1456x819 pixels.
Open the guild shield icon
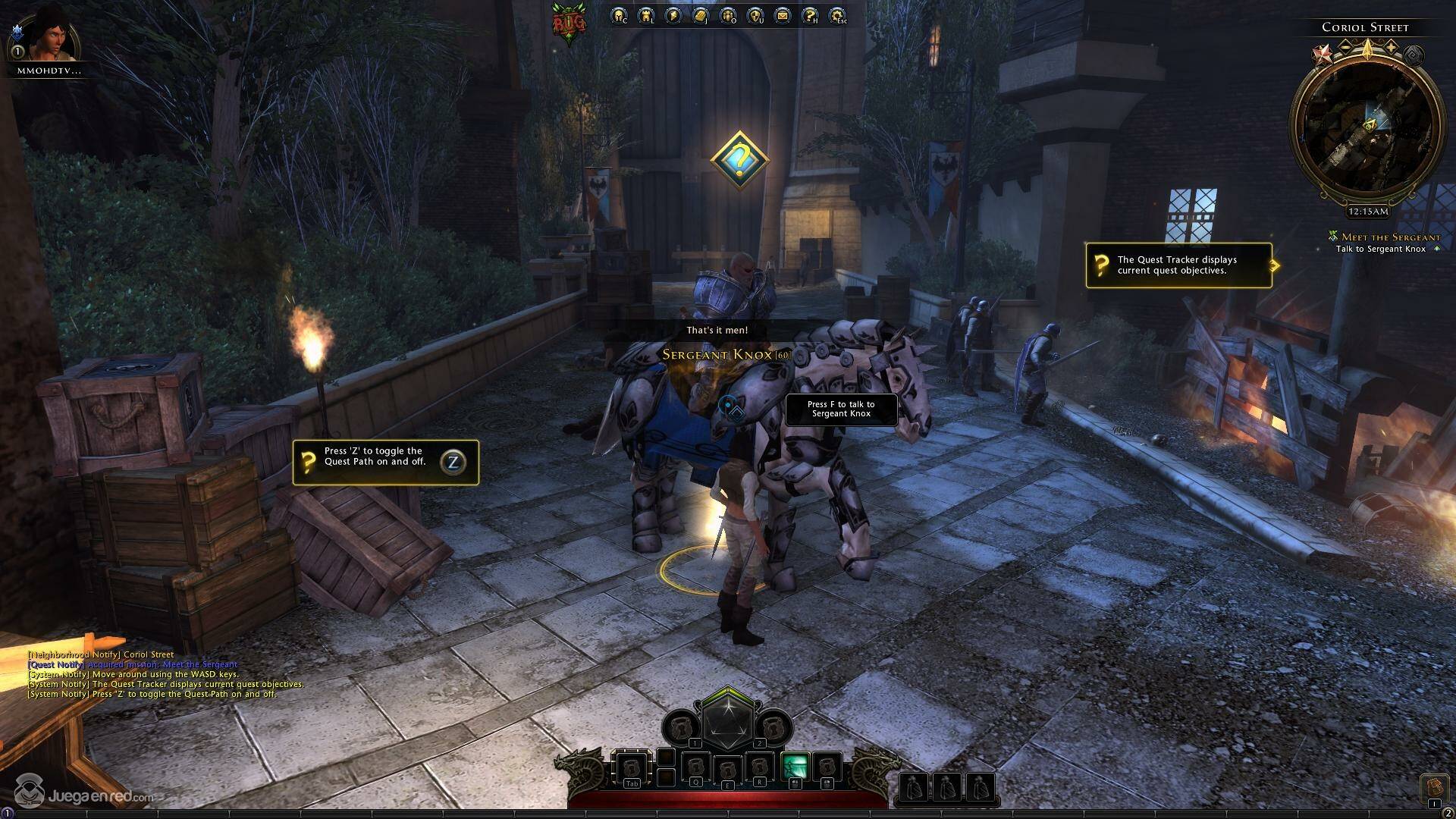[755, 15]
